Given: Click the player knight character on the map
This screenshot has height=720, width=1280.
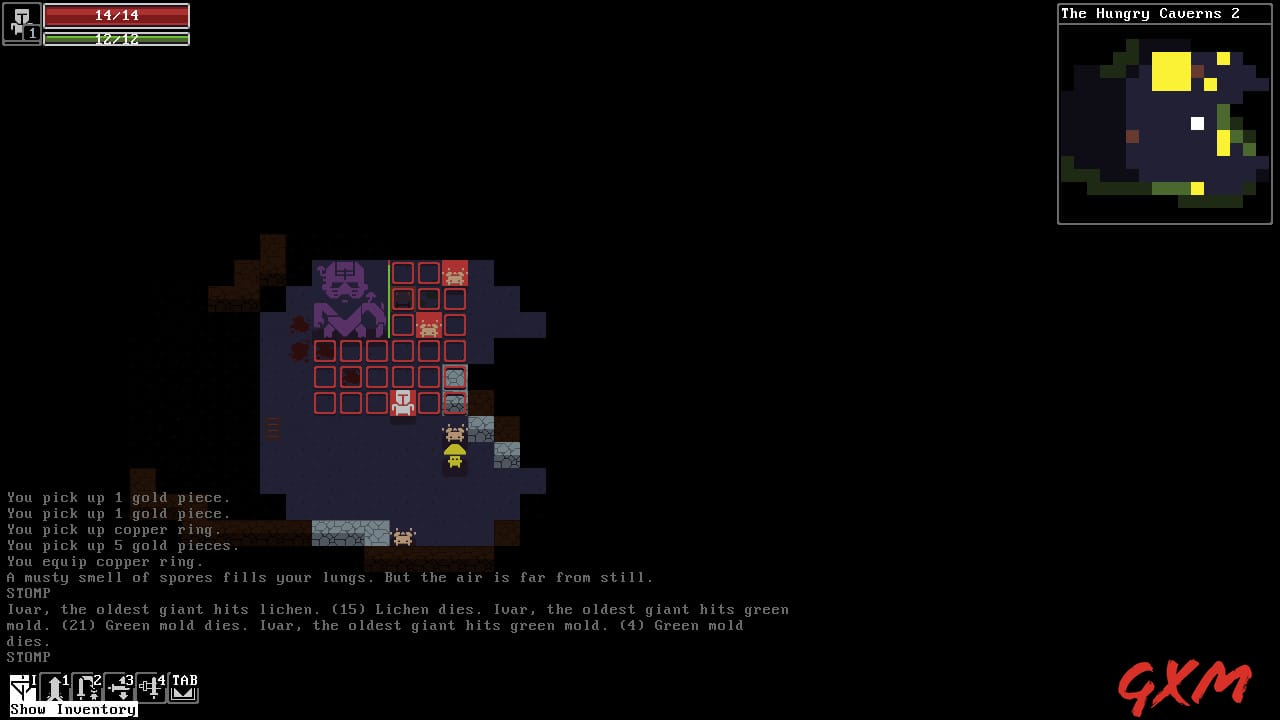Looking at the screenshot, I should [403, 400].
